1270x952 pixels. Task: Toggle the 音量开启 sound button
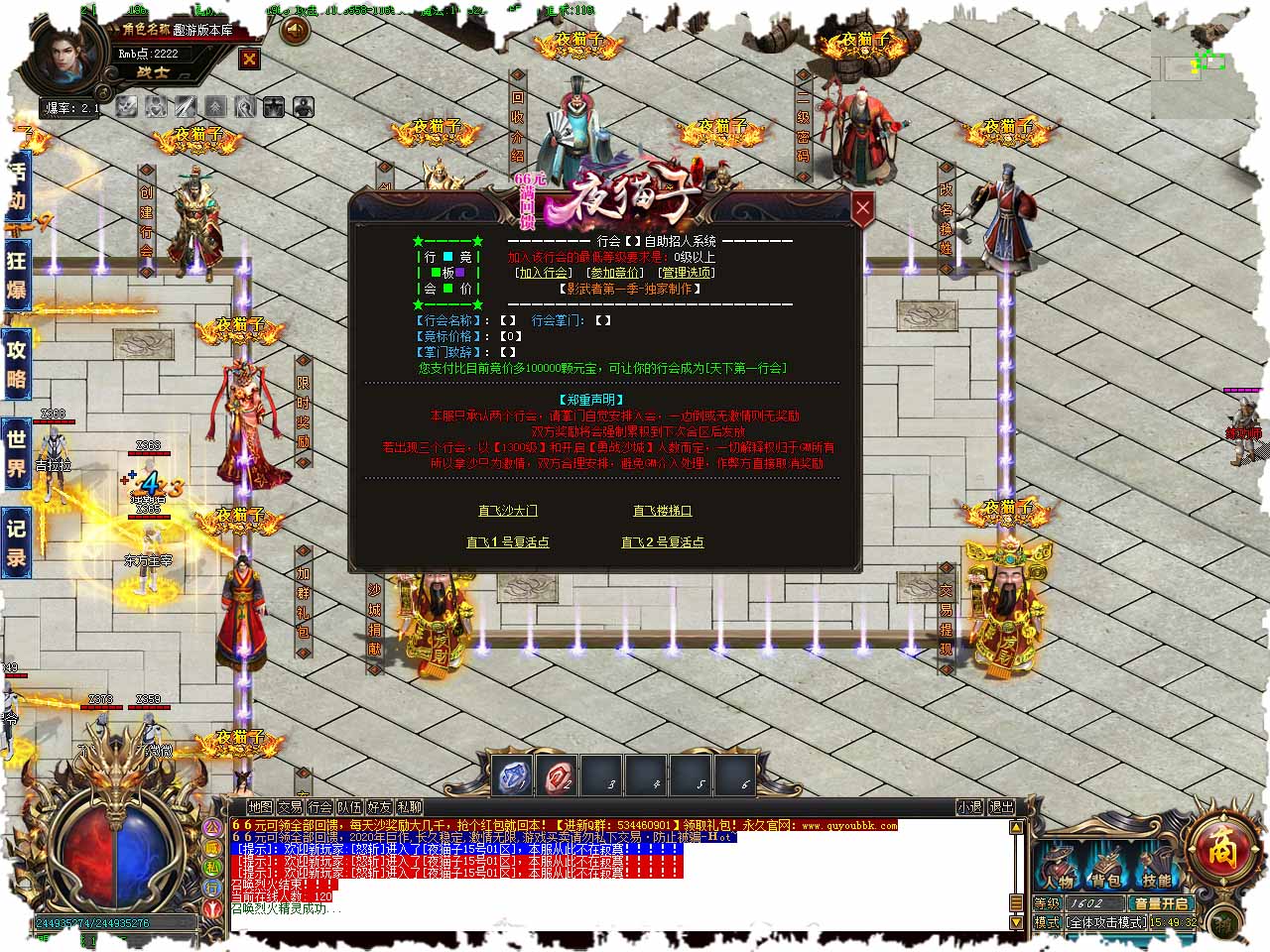[x=1161, y=903]
